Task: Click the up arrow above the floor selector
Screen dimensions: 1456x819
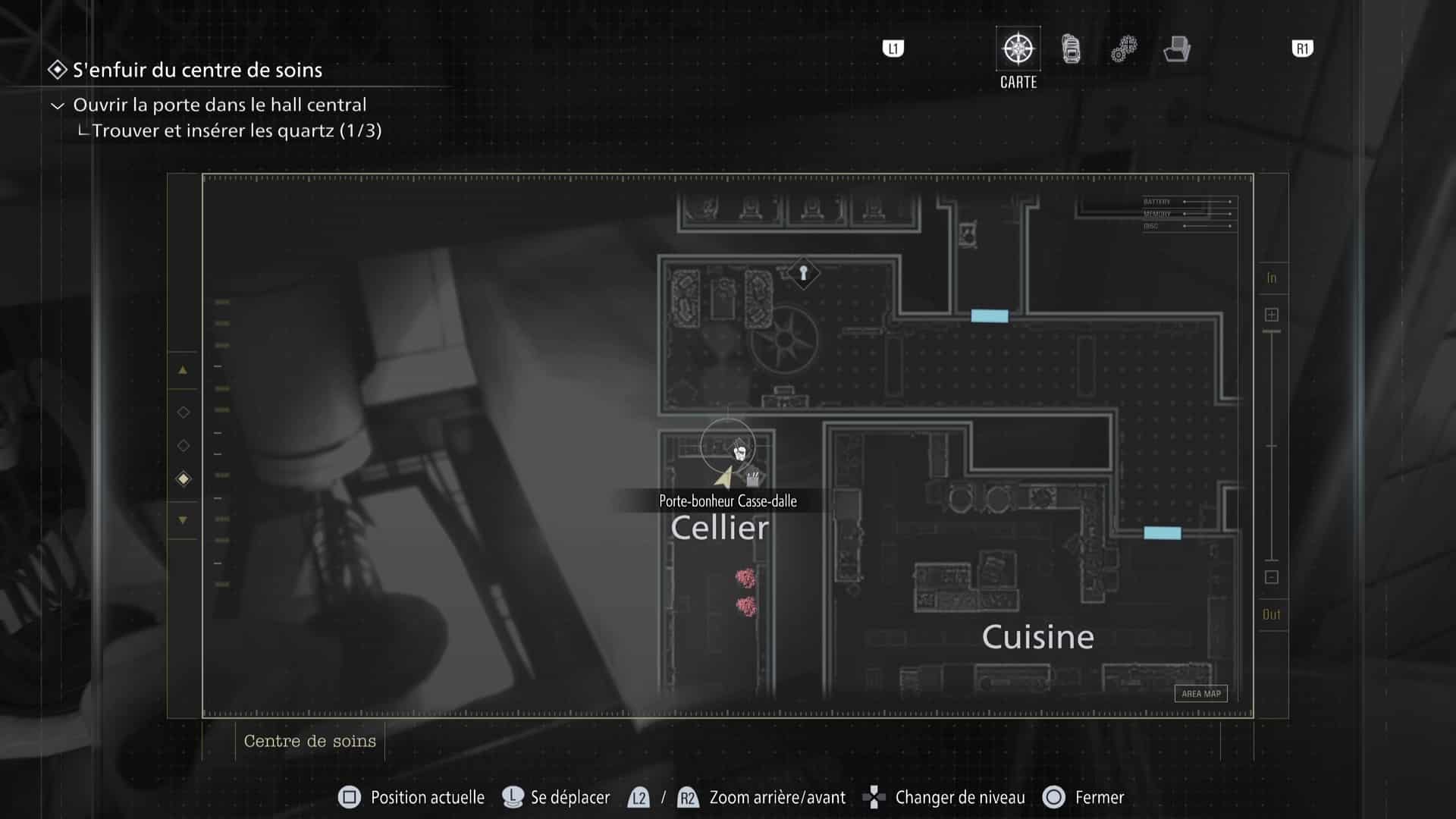Action: [x=182, y=370]
